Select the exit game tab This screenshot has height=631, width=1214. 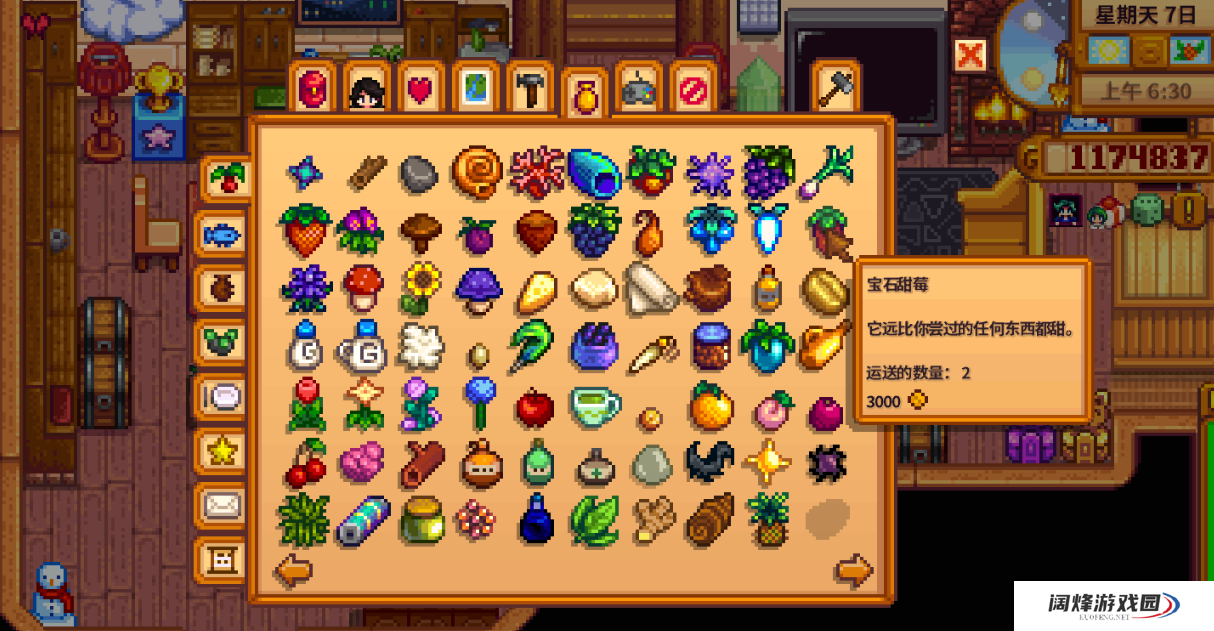[692, 90]
